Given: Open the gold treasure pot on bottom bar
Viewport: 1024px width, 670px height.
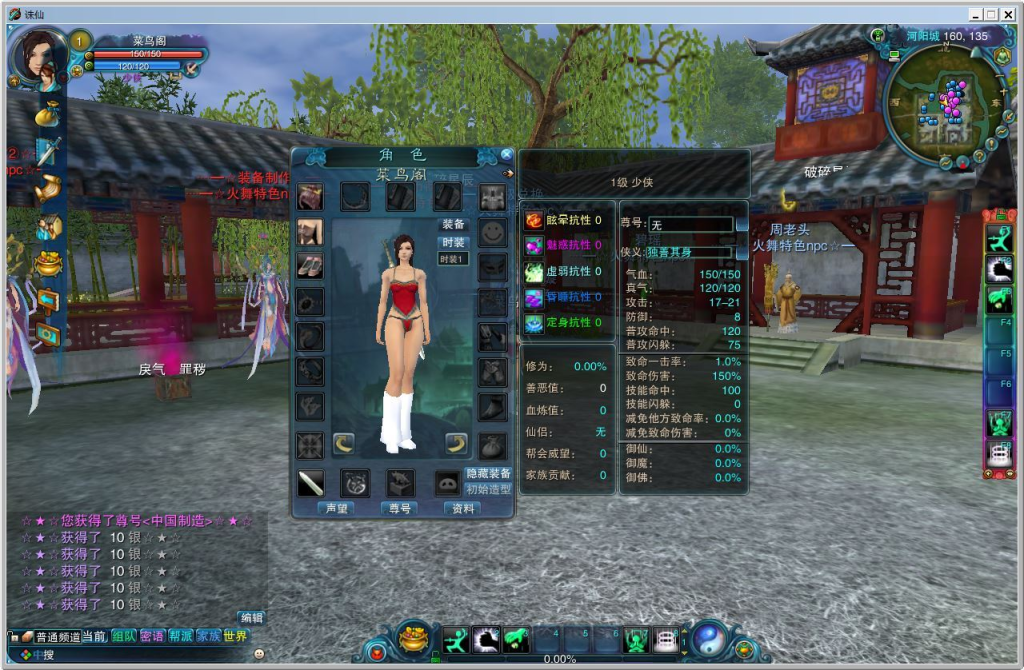Looking at the screenshot, I should (x=413, y=638).
